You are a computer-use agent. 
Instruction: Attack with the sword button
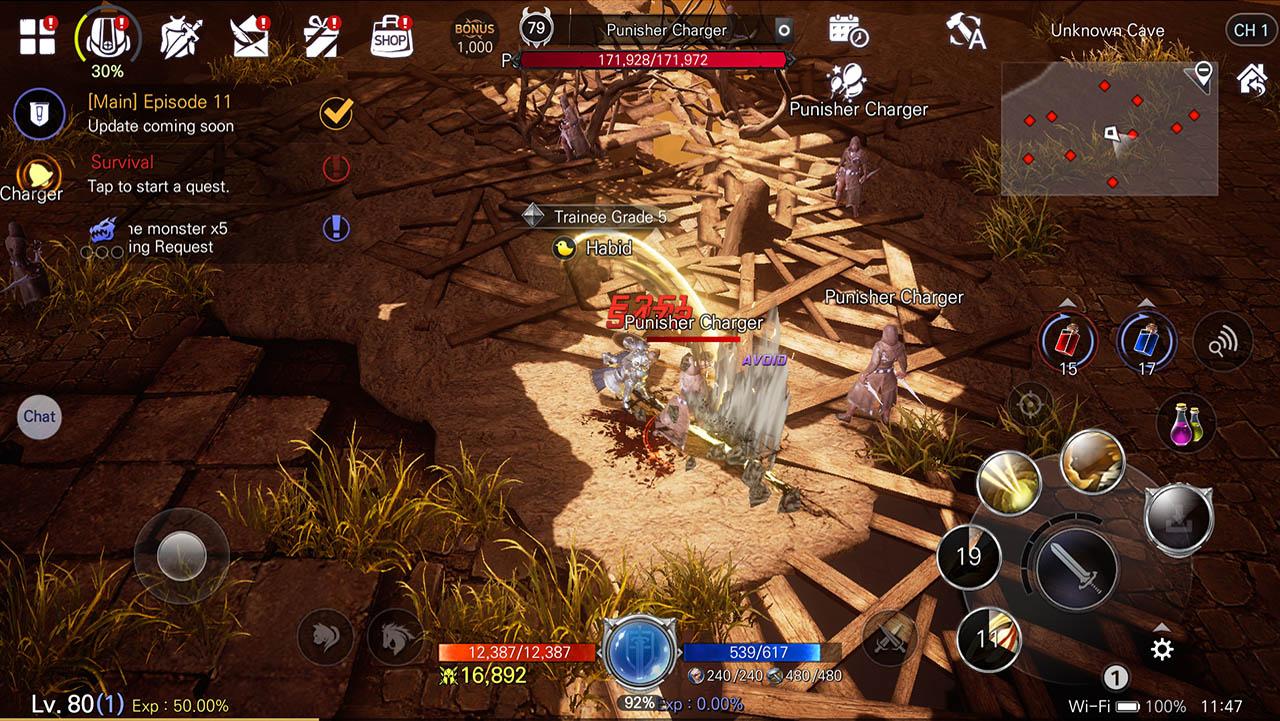1076,567
